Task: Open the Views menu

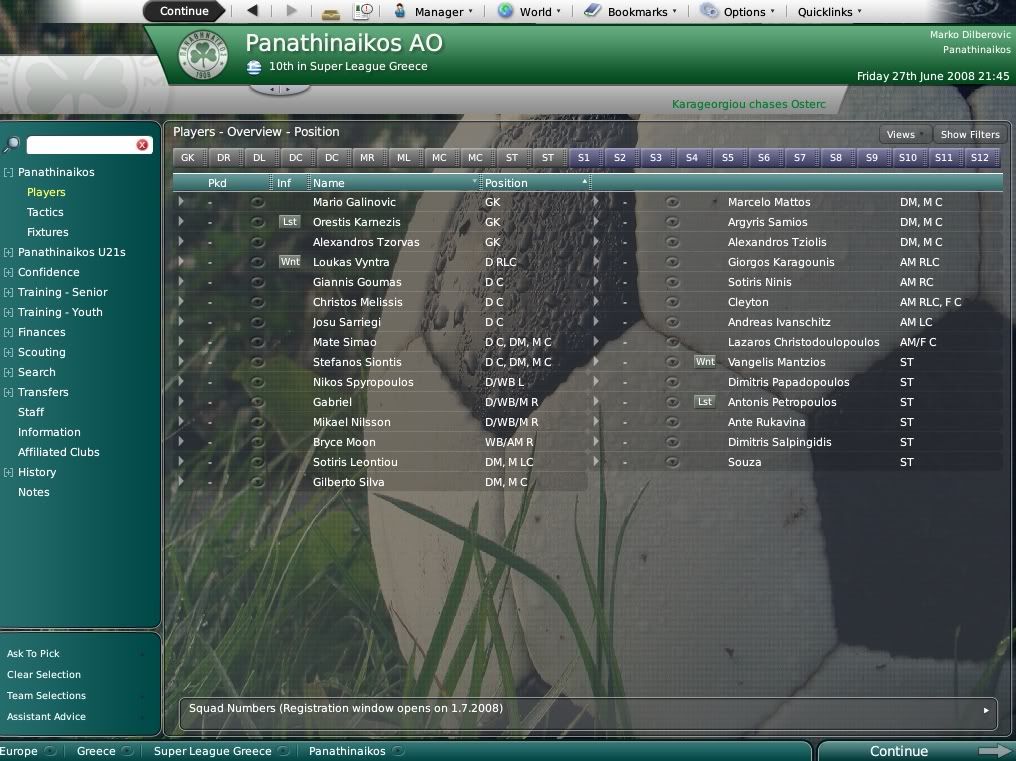Action: (x=901, y=134)
